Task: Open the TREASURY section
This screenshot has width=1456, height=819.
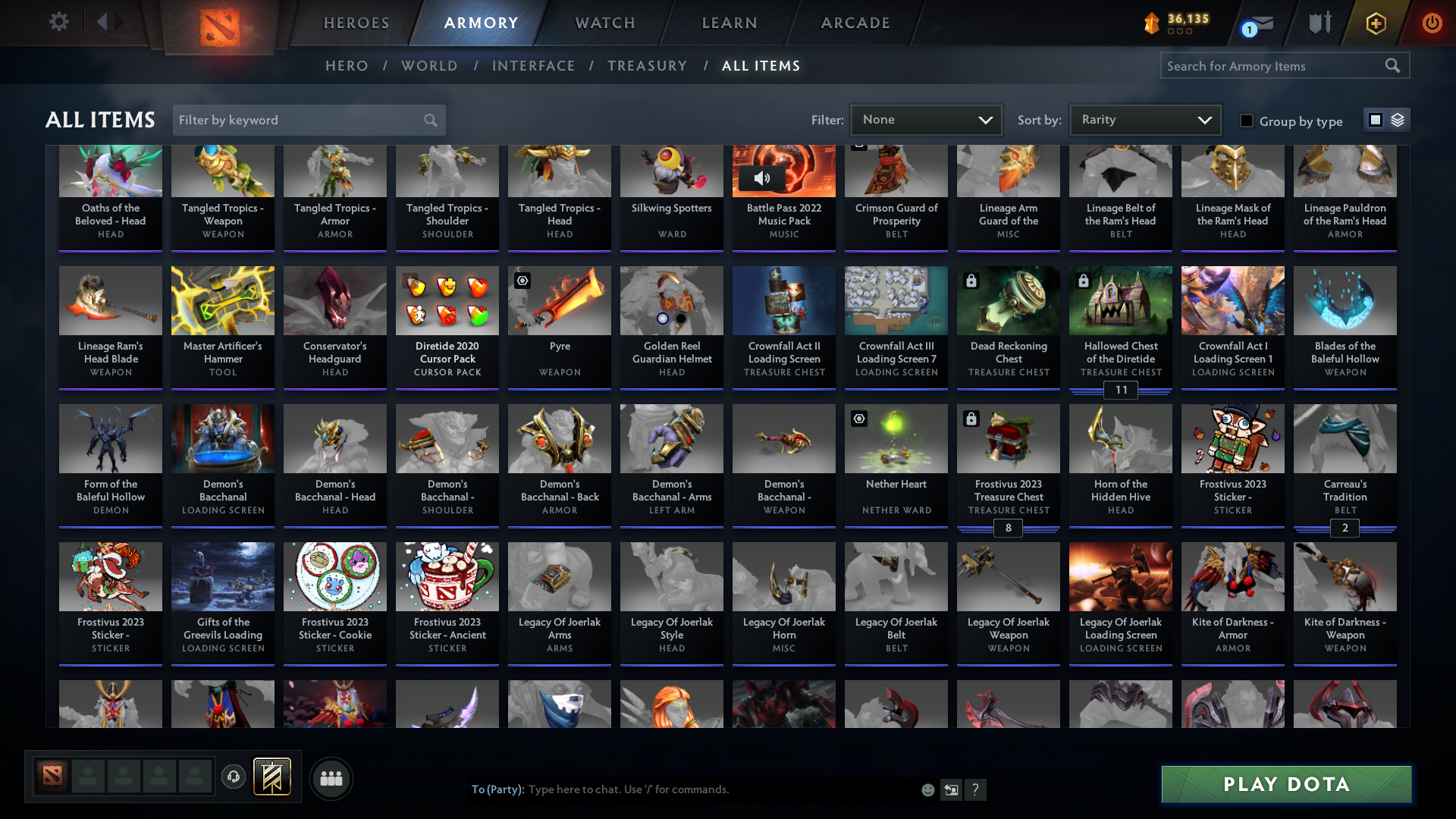Action: [647, 66]
